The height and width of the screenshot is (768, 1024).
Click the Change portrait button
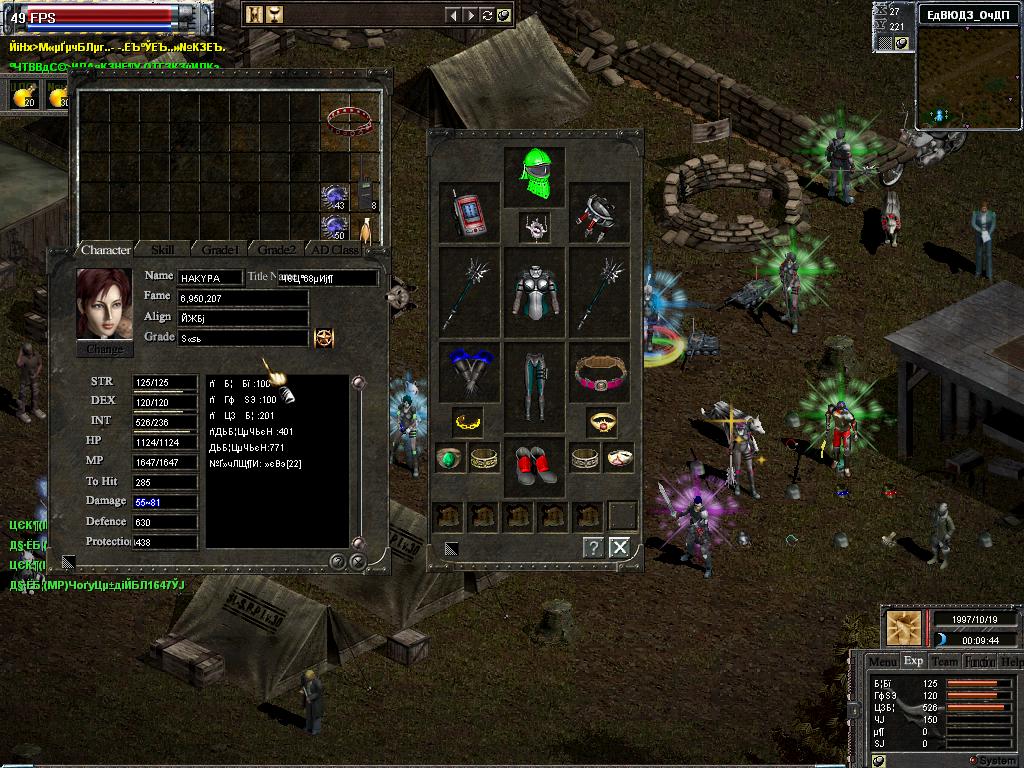[x=105, y=349]
